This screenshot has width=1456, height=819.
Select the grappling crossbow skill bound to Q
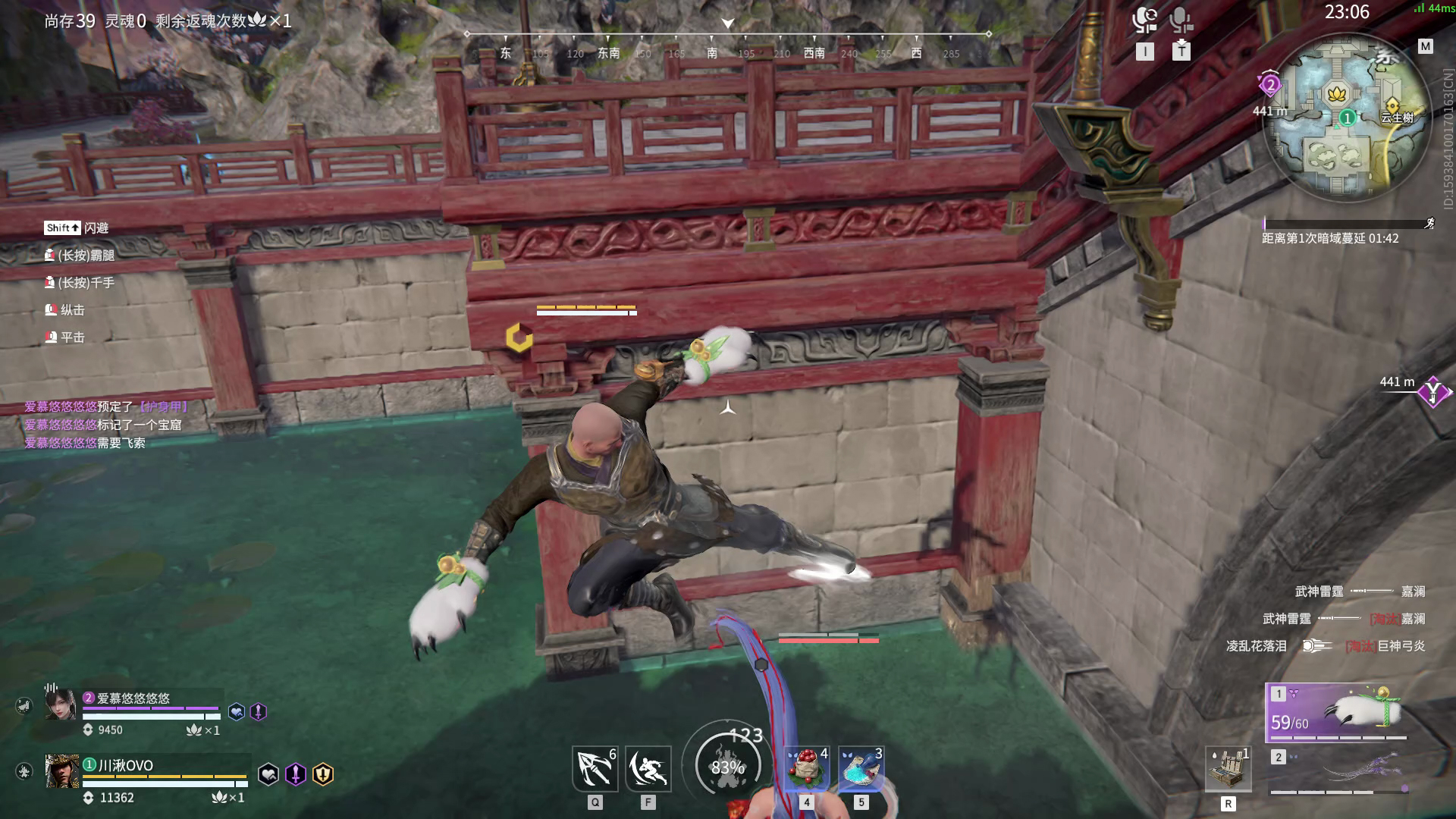[x=595, y=768]
